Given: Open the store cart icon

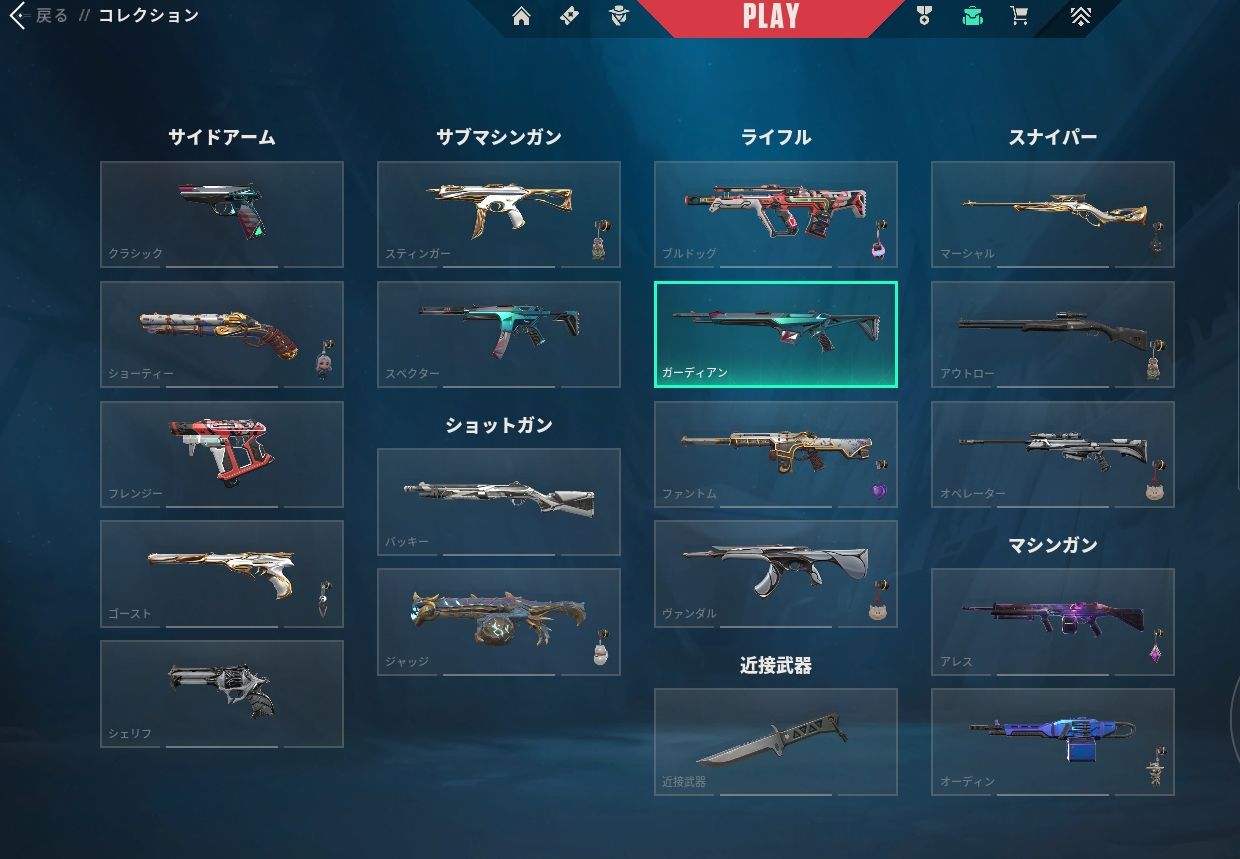Looking at the screenshot, I should click(x=1019, y=16).
